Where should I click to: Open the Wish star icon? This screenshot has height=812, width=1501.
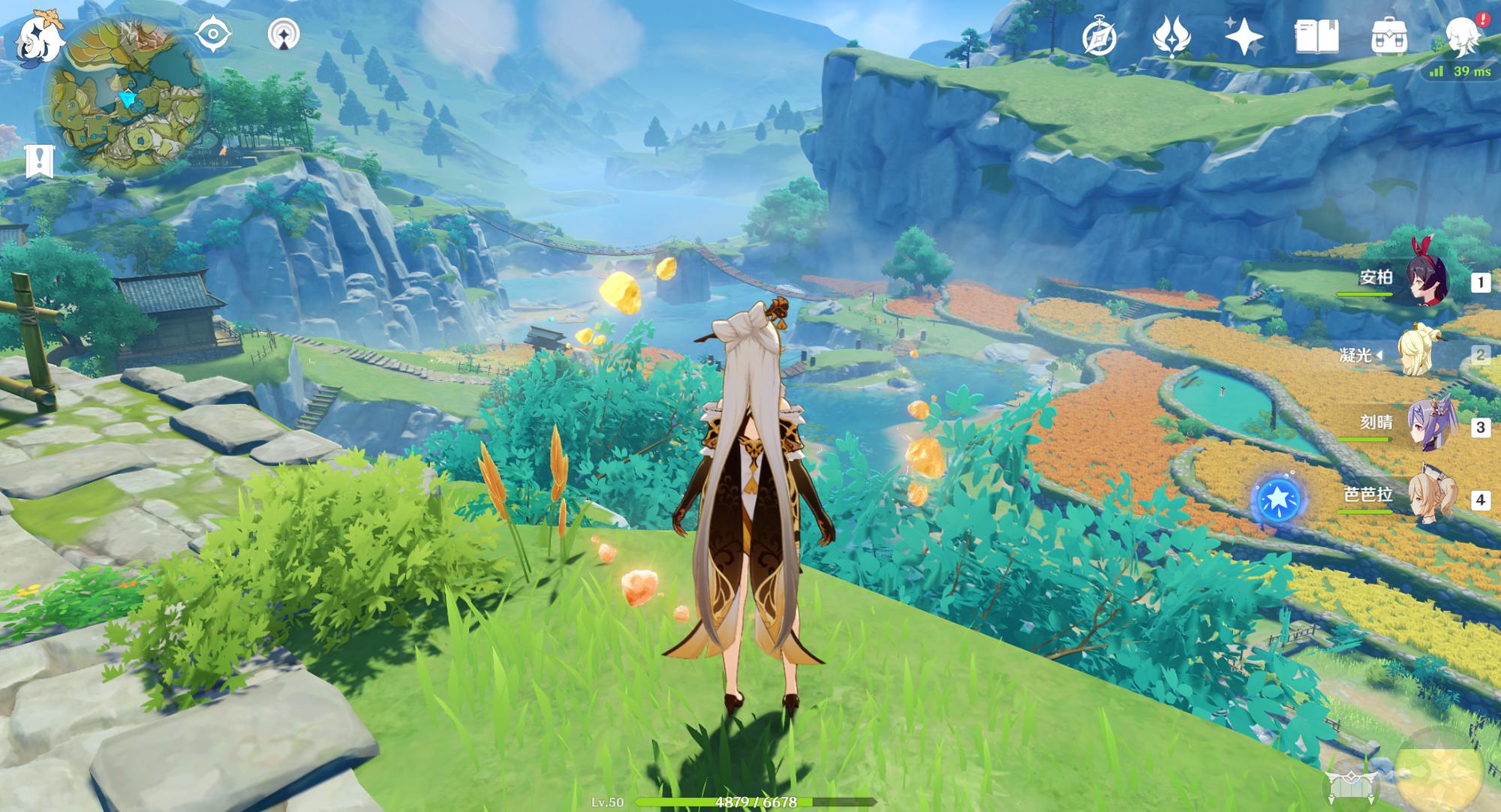click(x=1244, y=37)
